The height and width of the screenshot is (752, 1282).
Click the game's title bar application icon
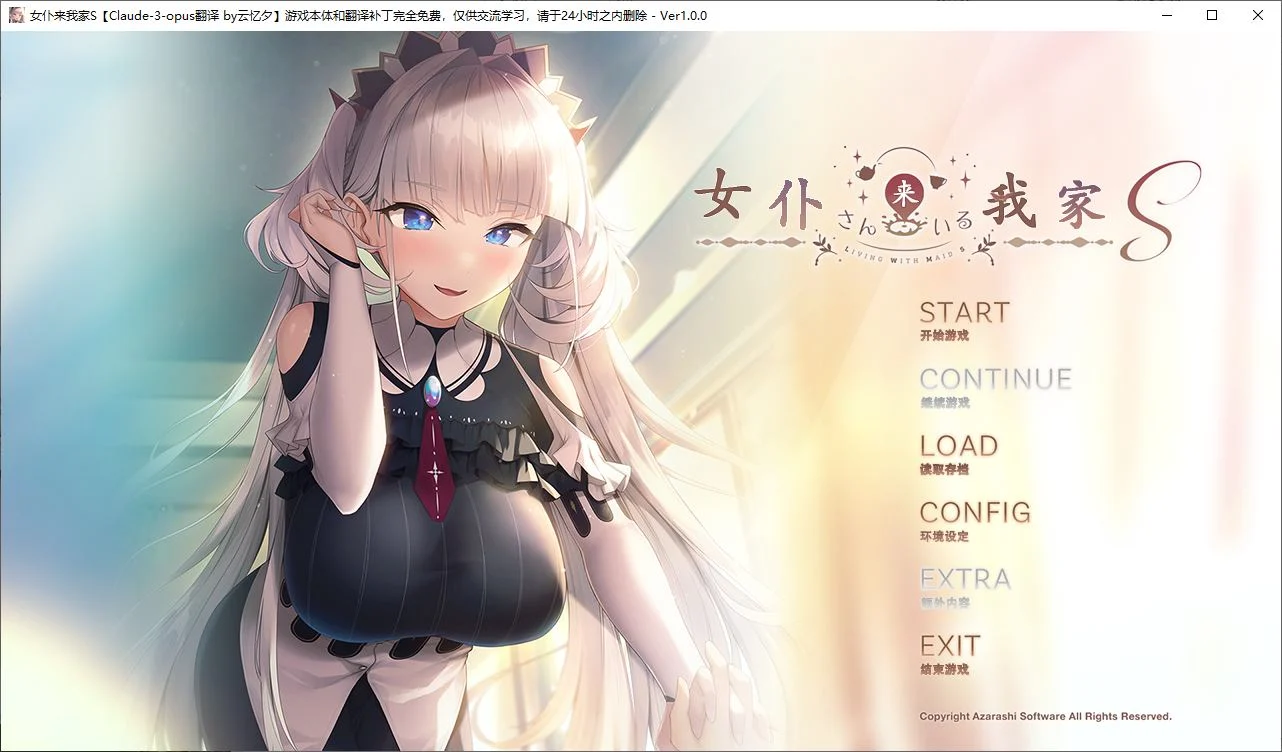pyautogui.click(x=16, y=15)
